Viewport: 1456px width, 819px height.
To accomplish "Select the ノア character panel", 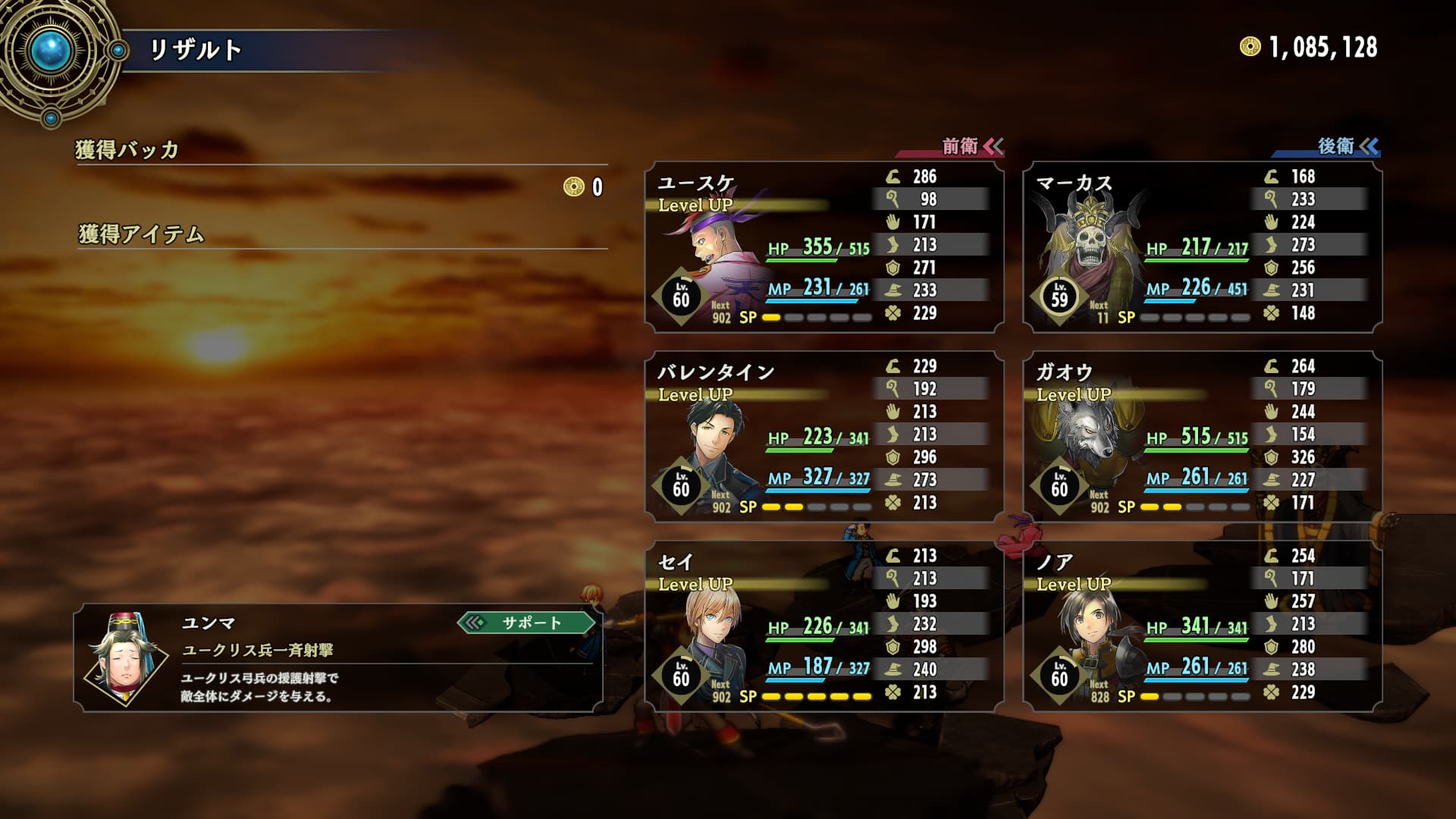I will pos(1202,626).
